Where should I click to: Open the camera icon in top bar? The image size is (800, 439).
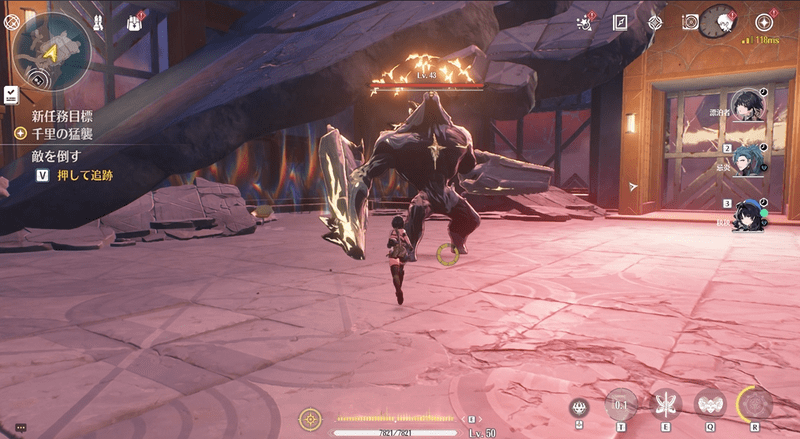(689, 22)
